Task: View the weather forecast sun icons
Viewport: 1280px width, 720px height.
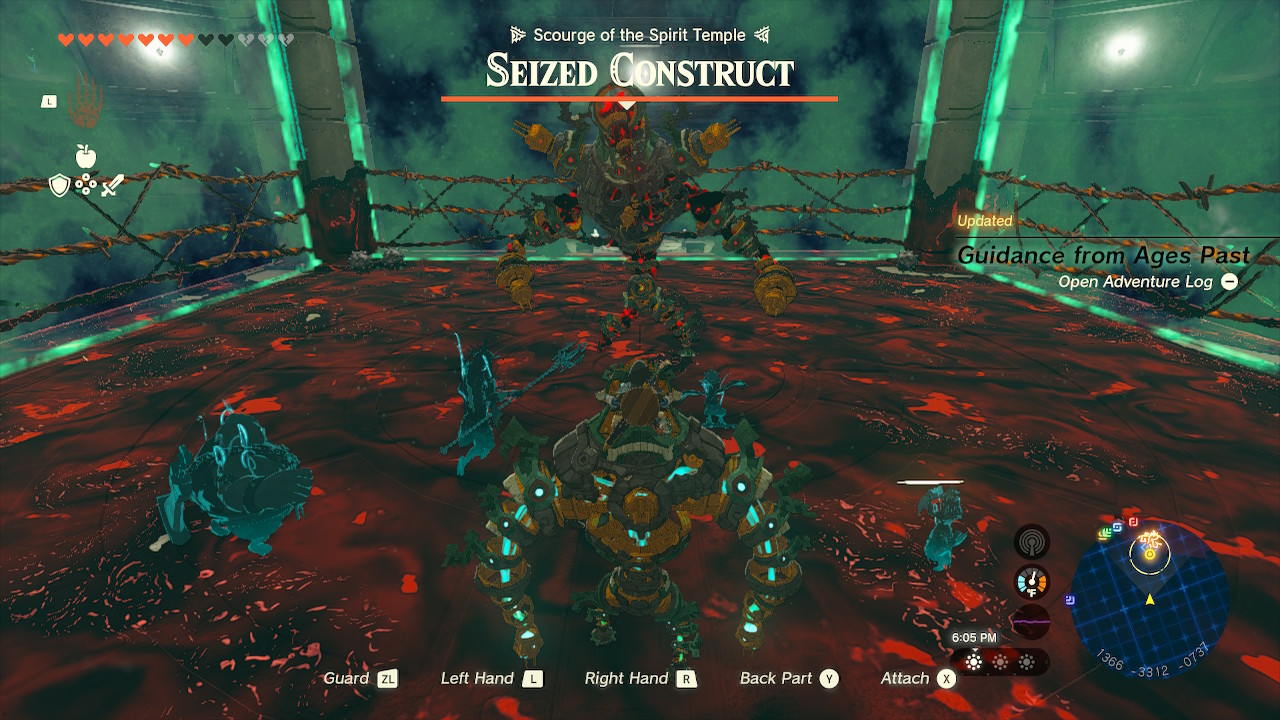Action: (999, 662)
